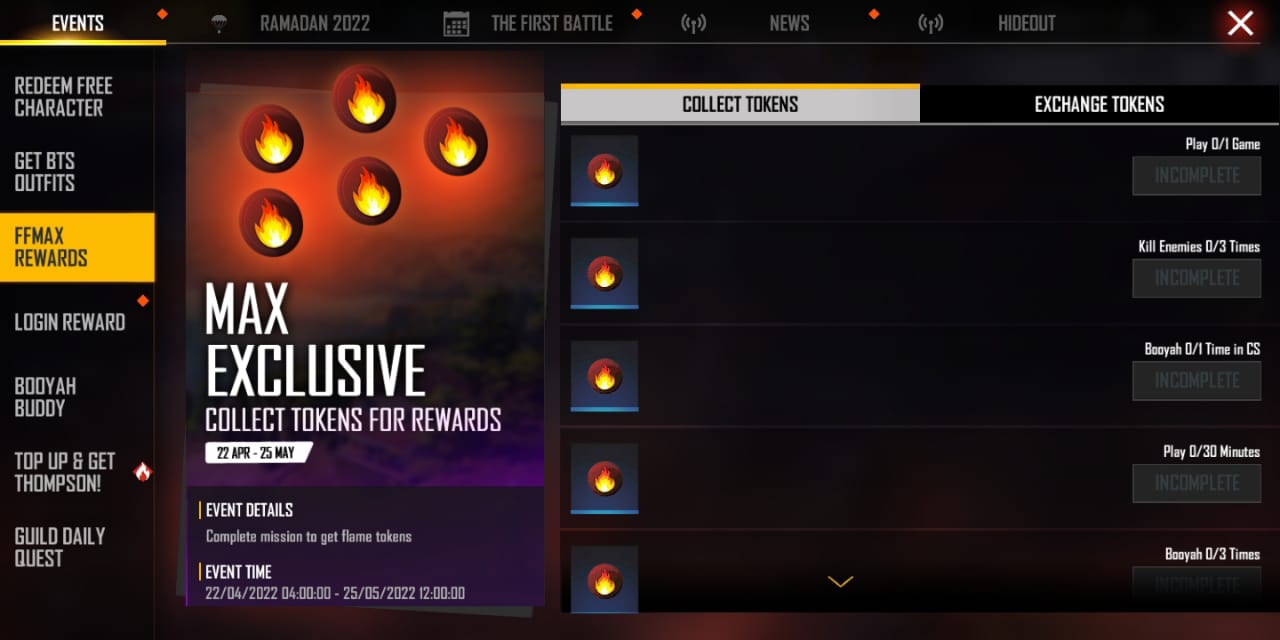Click Incomplete button for Kill Enemies mission
1280x640 pixels.
click(x=1197, y=278)
